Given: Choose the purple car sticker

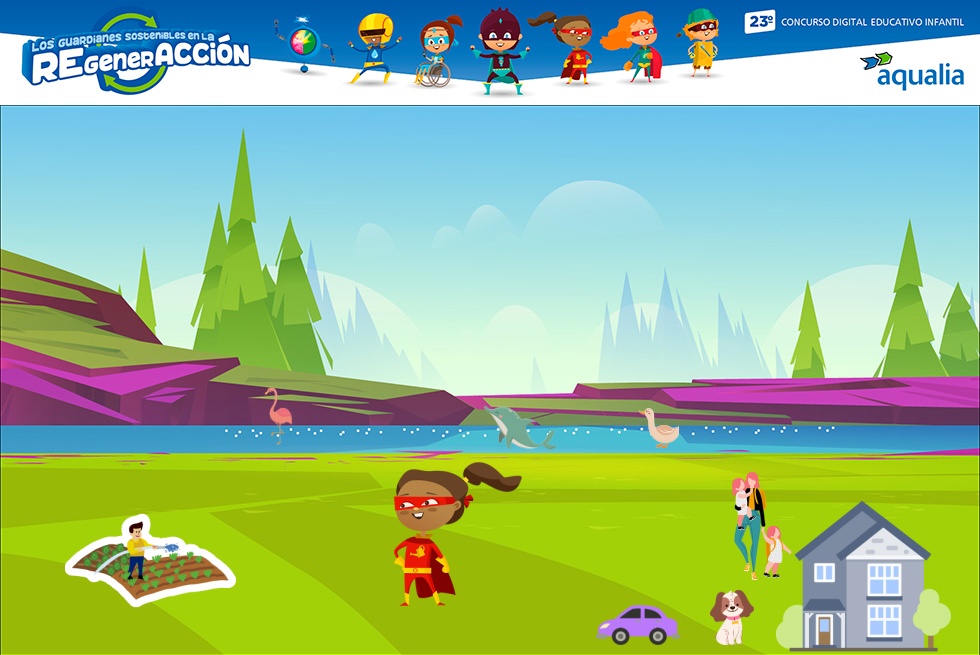Looking at the screenshot, I should pos(638,623).
